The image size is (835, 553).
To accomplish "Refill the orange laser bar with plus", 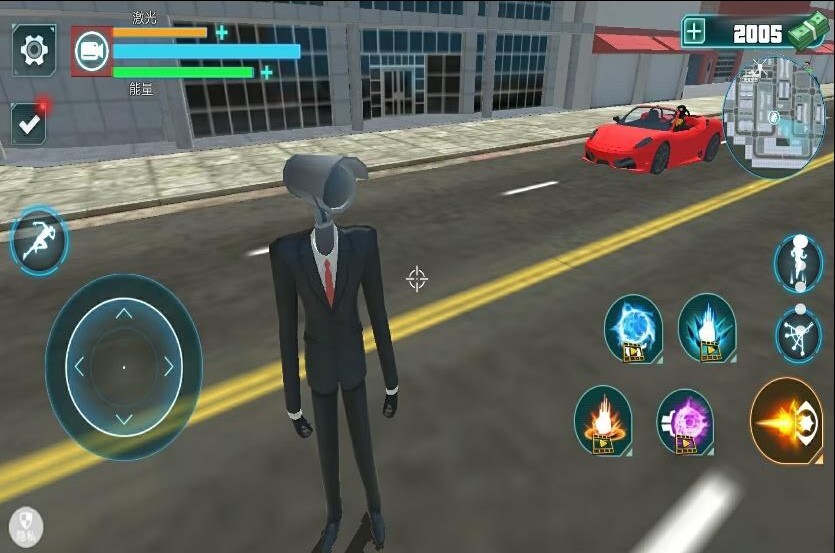I will pyautogui.click(x=222, y=32).
